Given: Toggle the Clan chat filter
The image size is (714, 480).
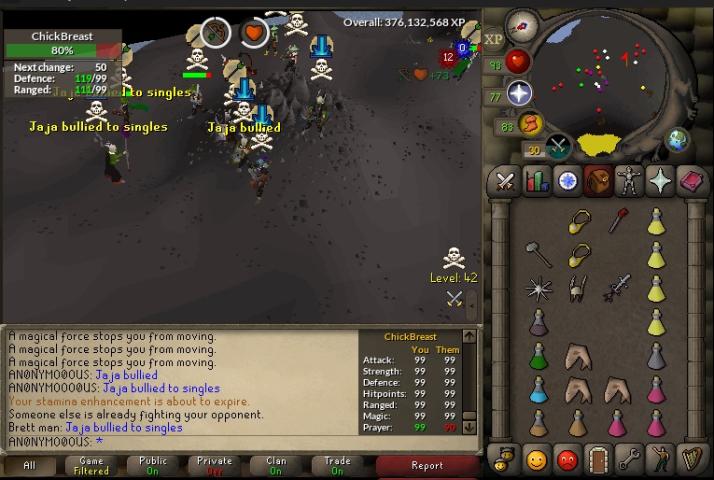Looking at the screenshot, I should coord(276,465).
